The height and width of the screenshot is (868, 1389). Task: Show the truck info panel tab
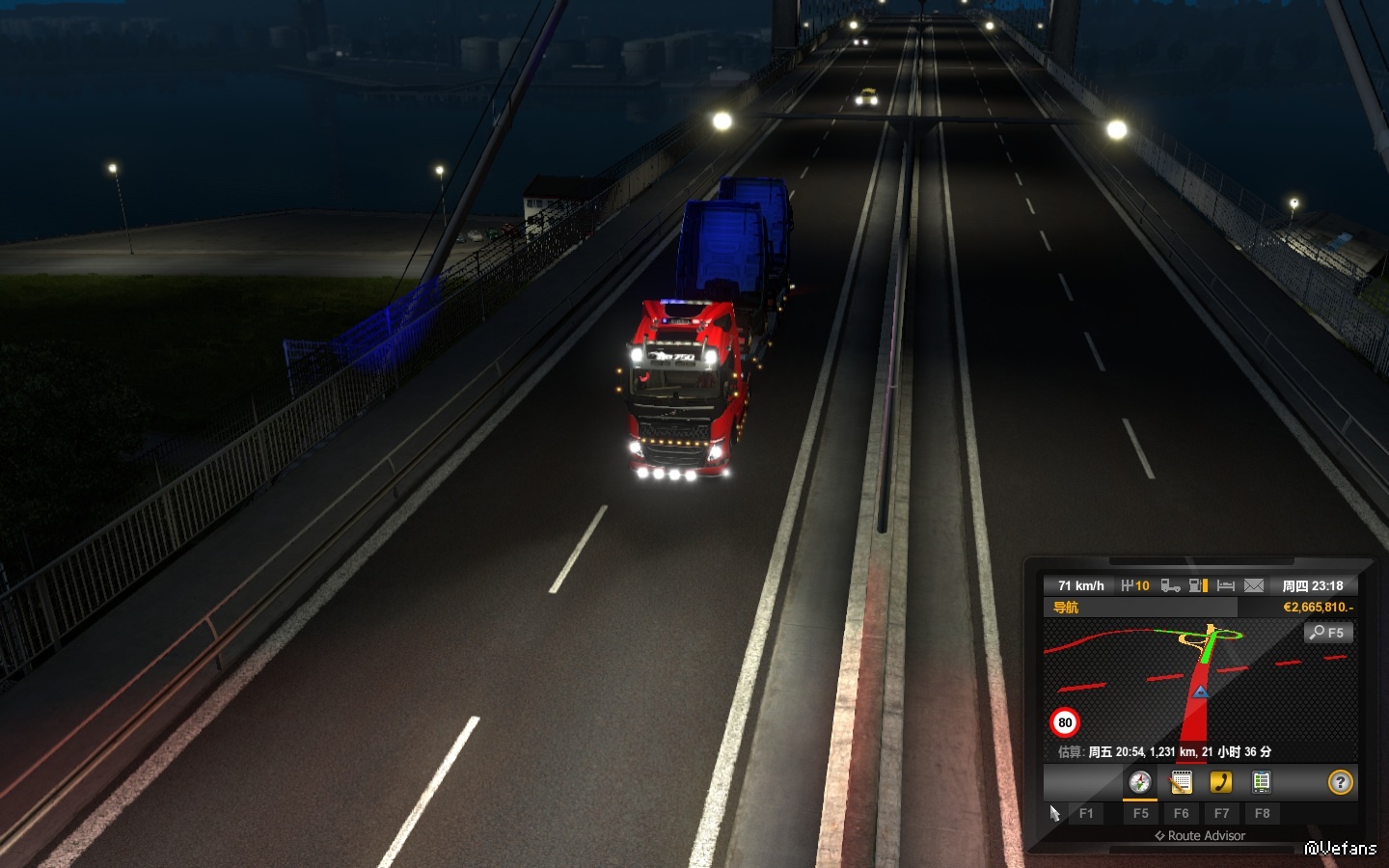point(1262,782)
